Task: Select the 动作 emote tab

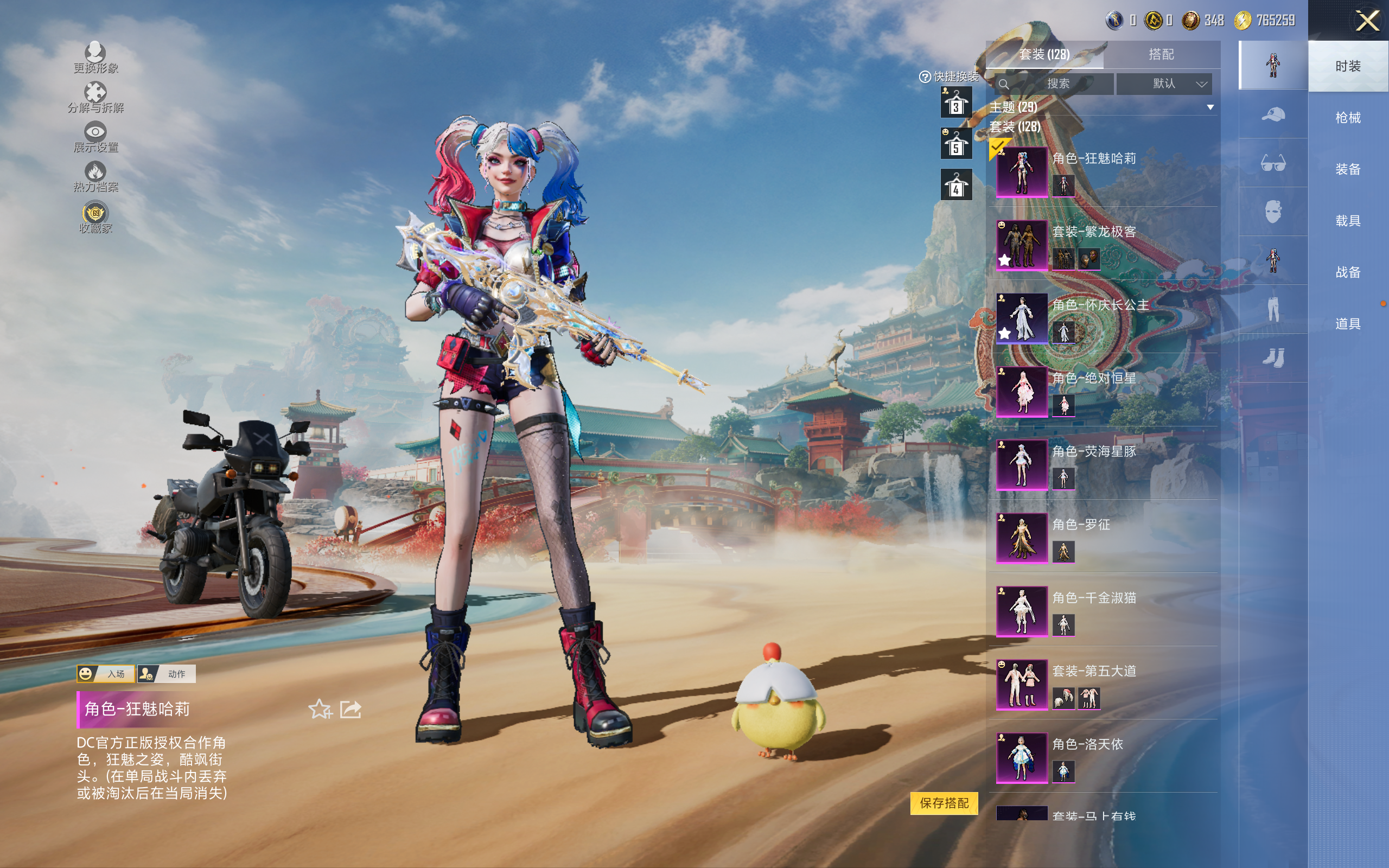Action: (167, 674)
